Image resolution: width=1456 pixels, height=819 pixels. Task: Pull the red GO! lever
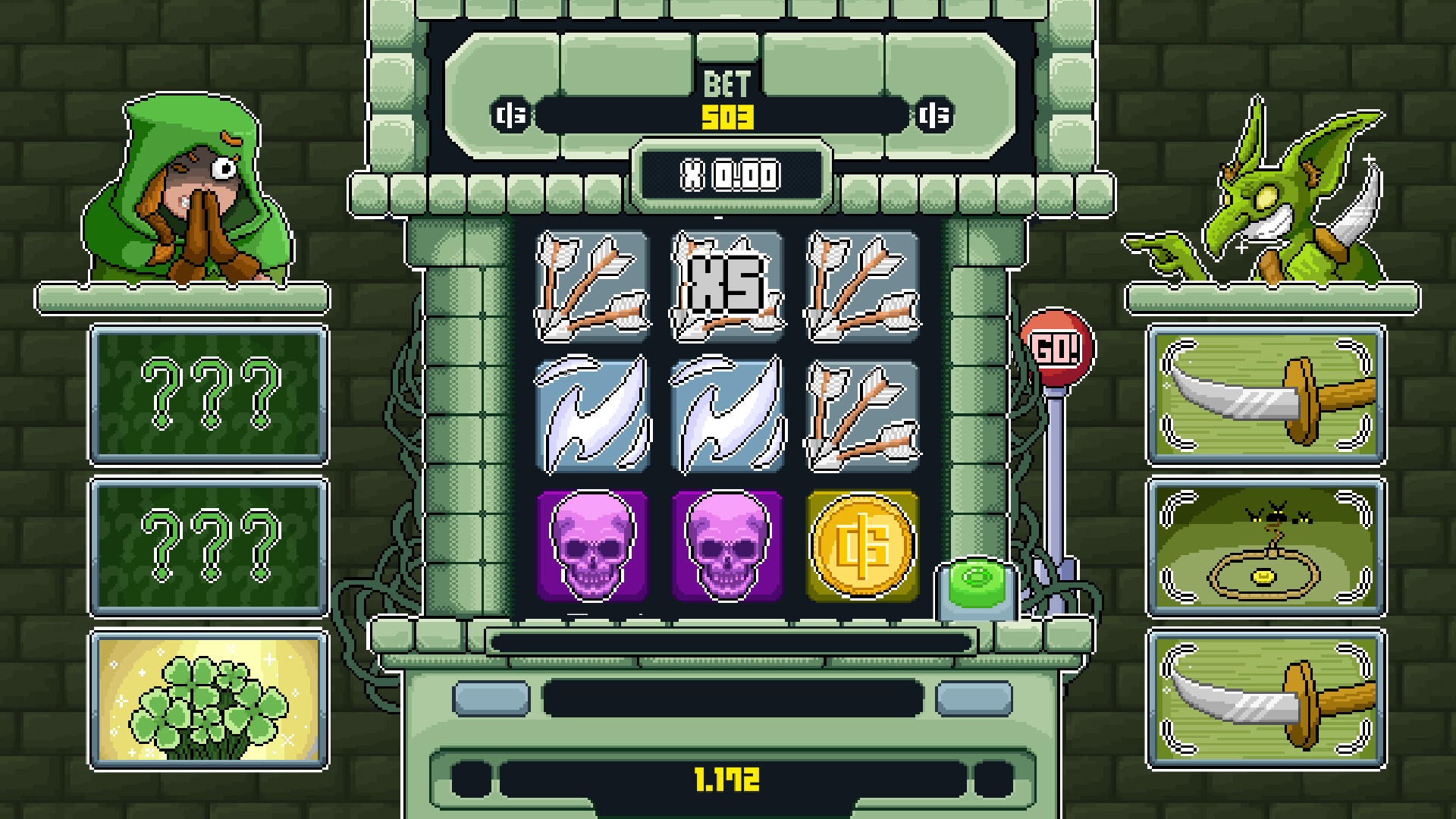pyautogui.click(x=1059, y=347)
